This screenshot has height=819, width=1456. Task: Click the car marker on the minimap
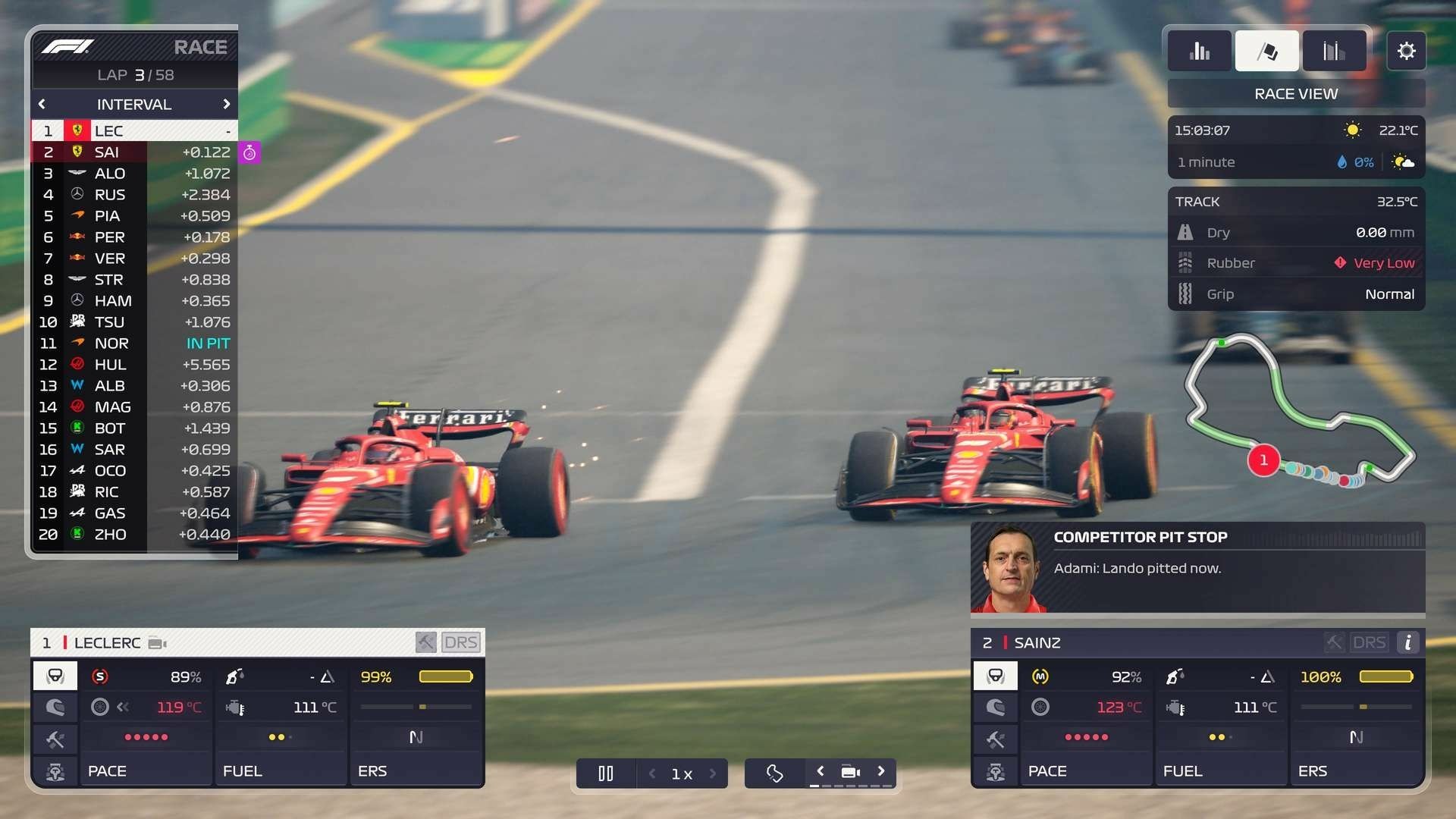click(x=1263, y=460)
